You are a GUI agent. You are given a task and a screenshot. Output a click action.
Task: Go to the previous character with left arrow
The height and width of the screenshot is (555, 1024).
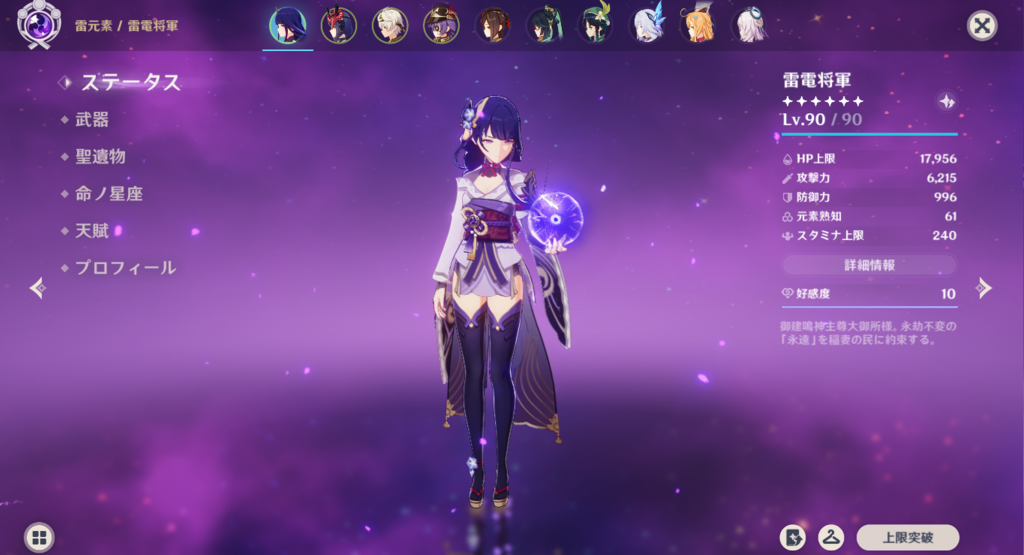(x=38, y=288)
